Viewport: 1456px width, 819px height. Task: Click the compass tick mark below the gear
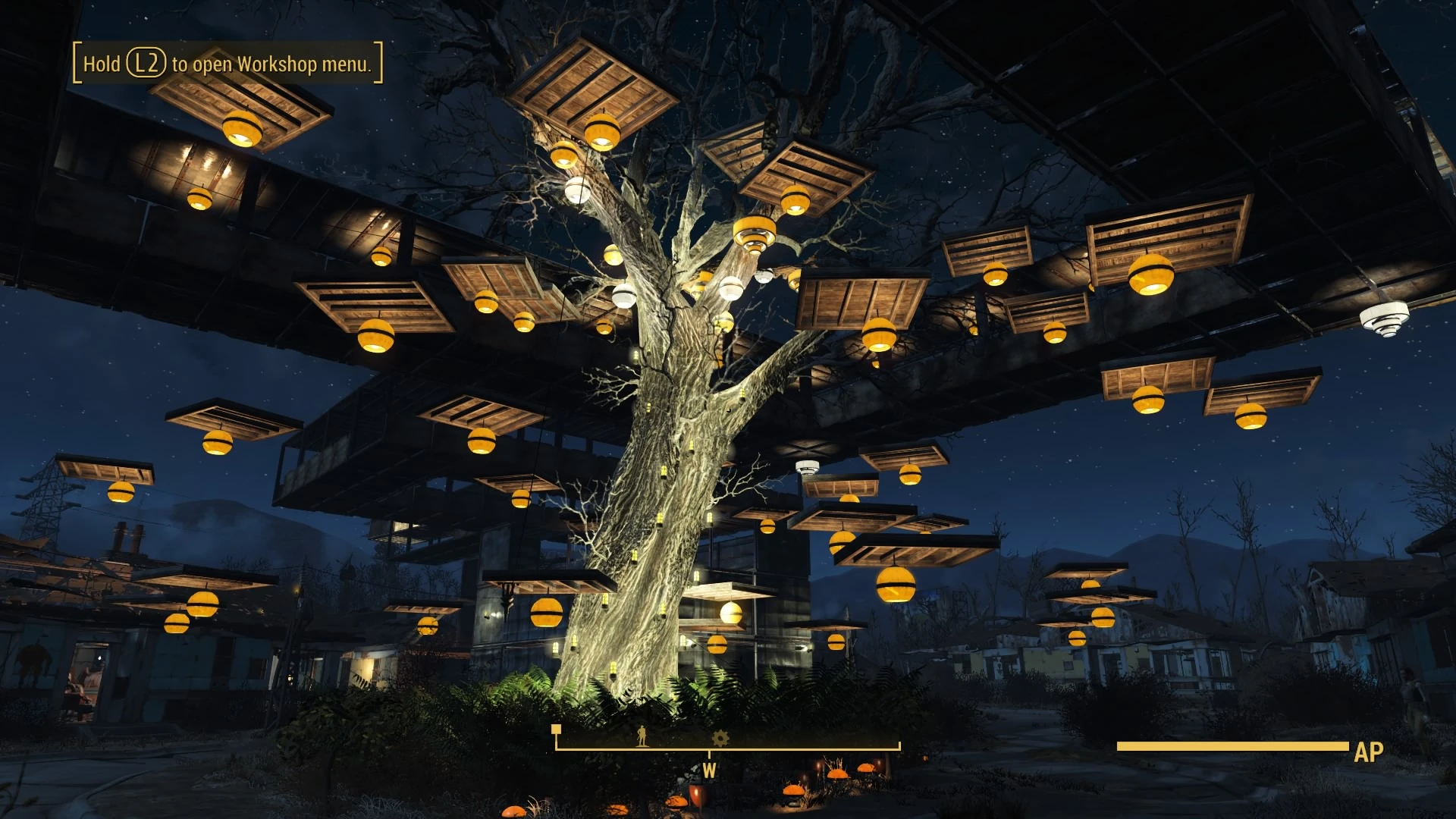tap(709, 753)
